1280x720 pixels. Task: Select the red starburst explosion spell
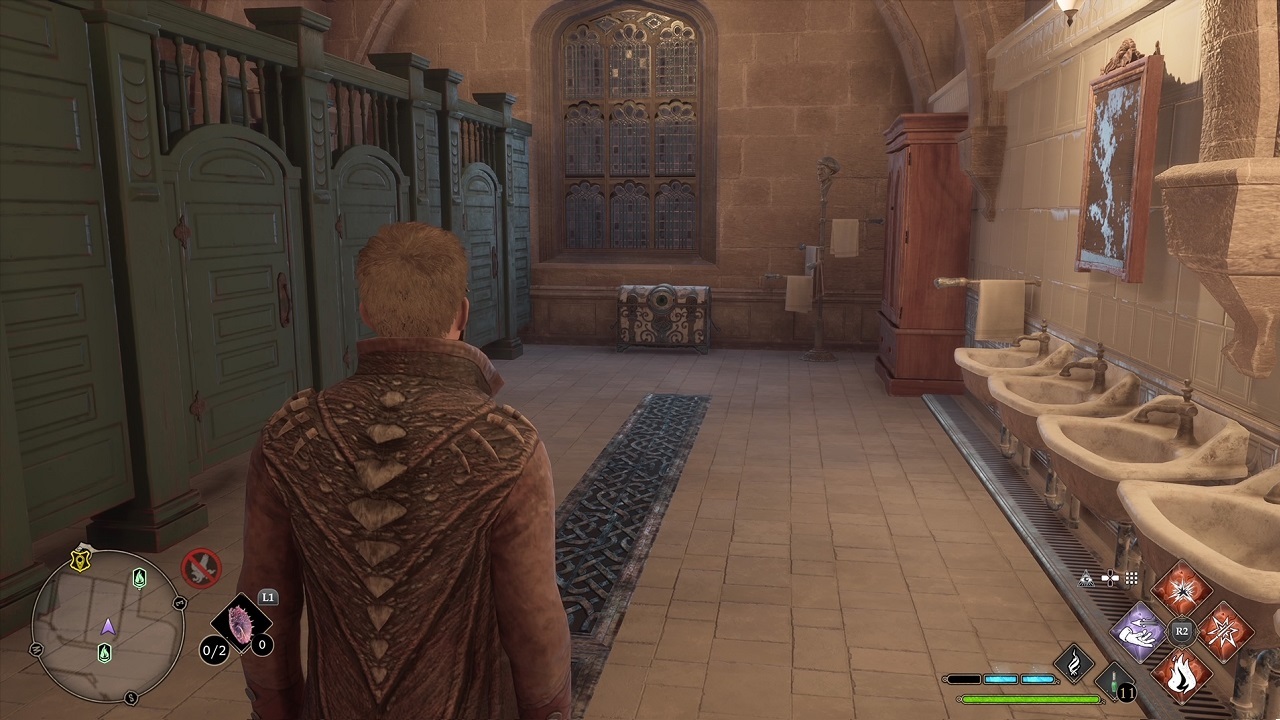[x=1182, y=589]
